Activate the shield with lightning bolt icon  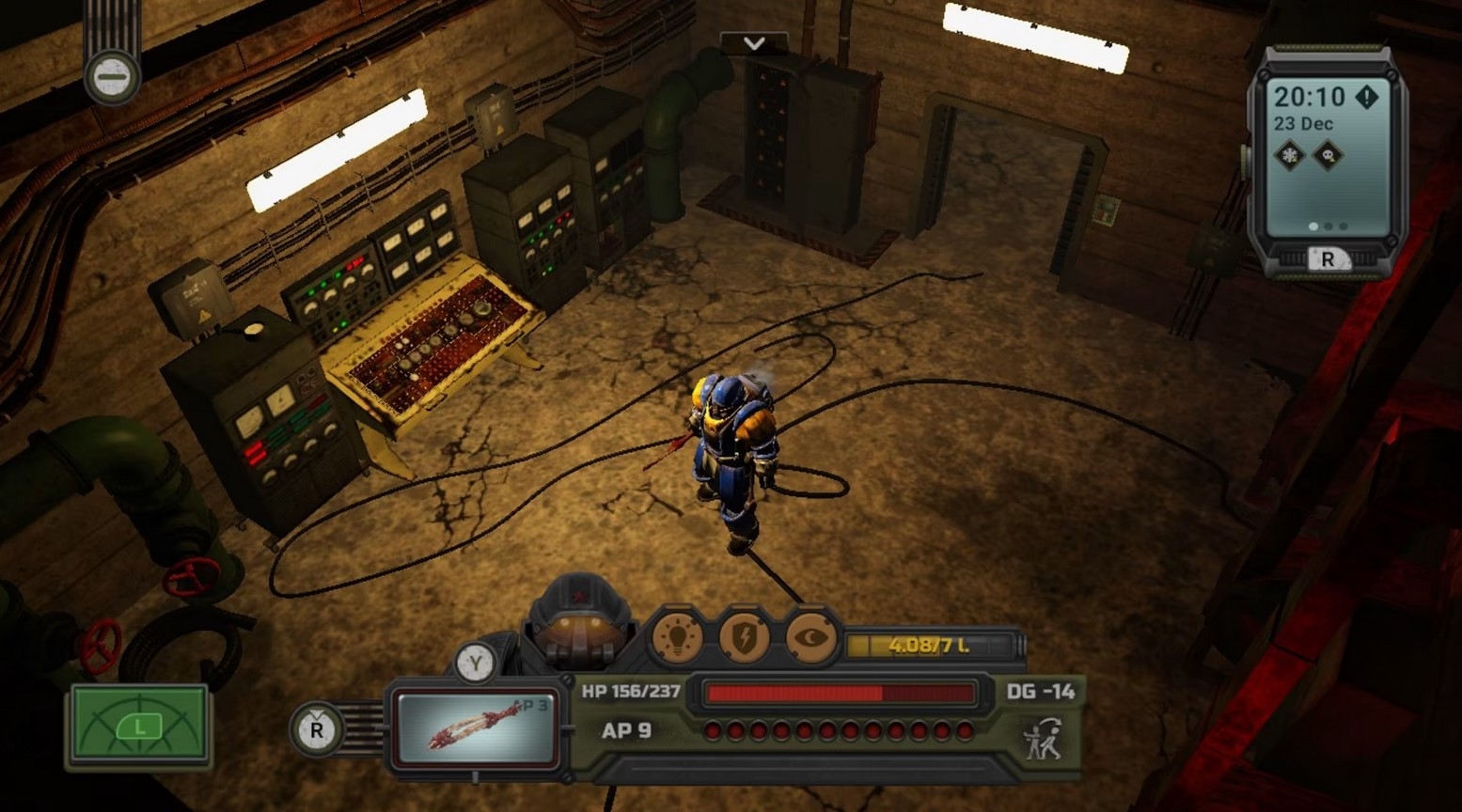[744, 637]
